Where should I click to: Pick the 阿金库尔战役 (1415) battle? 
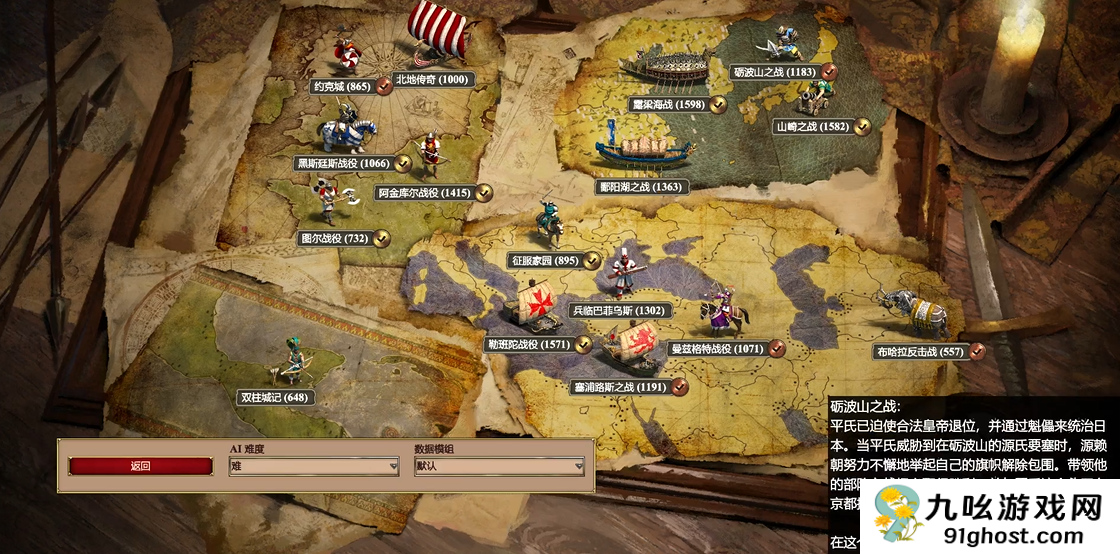pos(423,192)
